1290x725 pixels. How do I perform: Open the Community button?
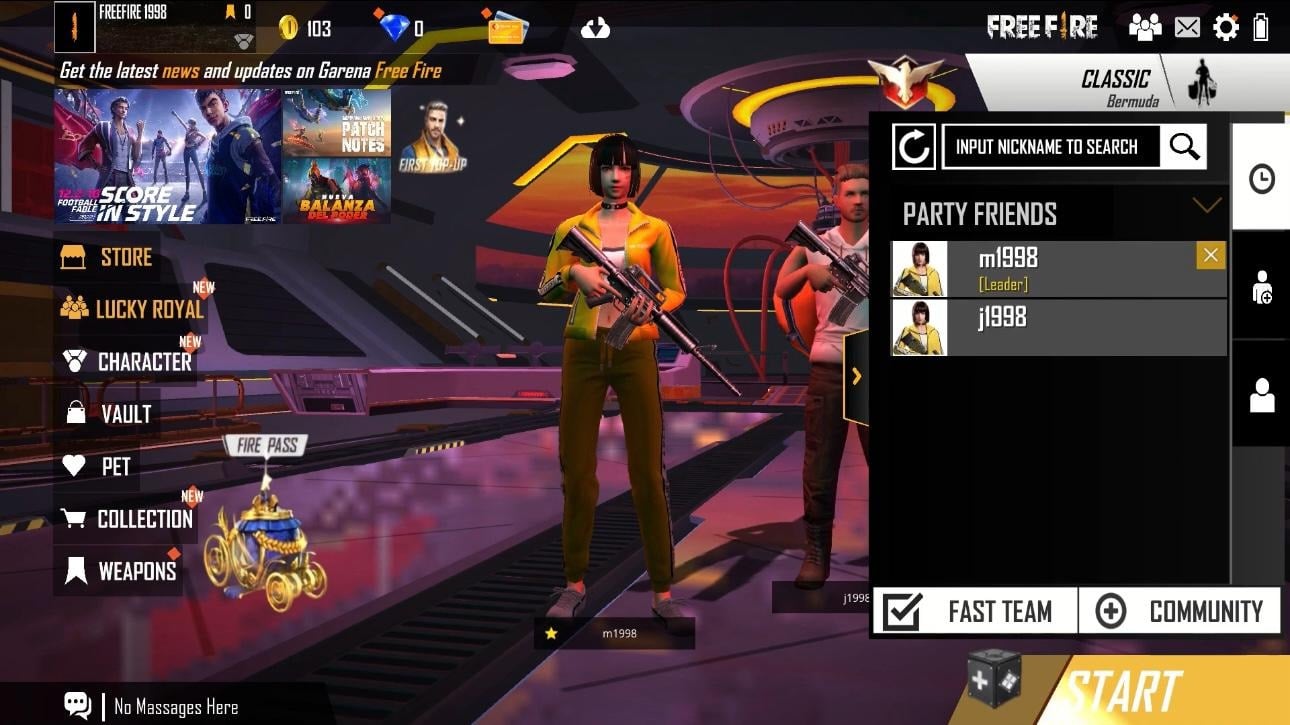click(x=1180, y=611)
